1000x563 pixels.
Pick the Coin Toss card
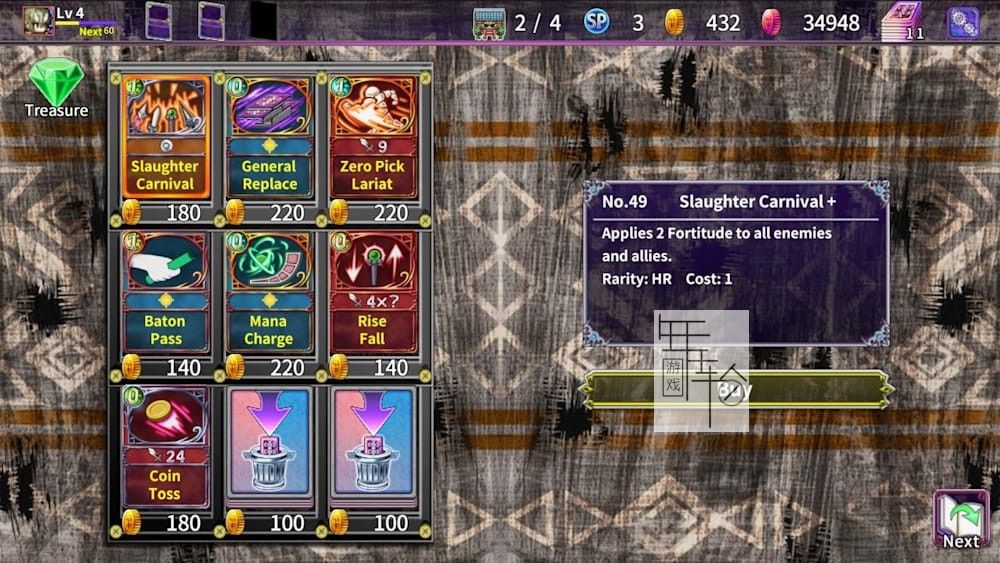point(165,446)
